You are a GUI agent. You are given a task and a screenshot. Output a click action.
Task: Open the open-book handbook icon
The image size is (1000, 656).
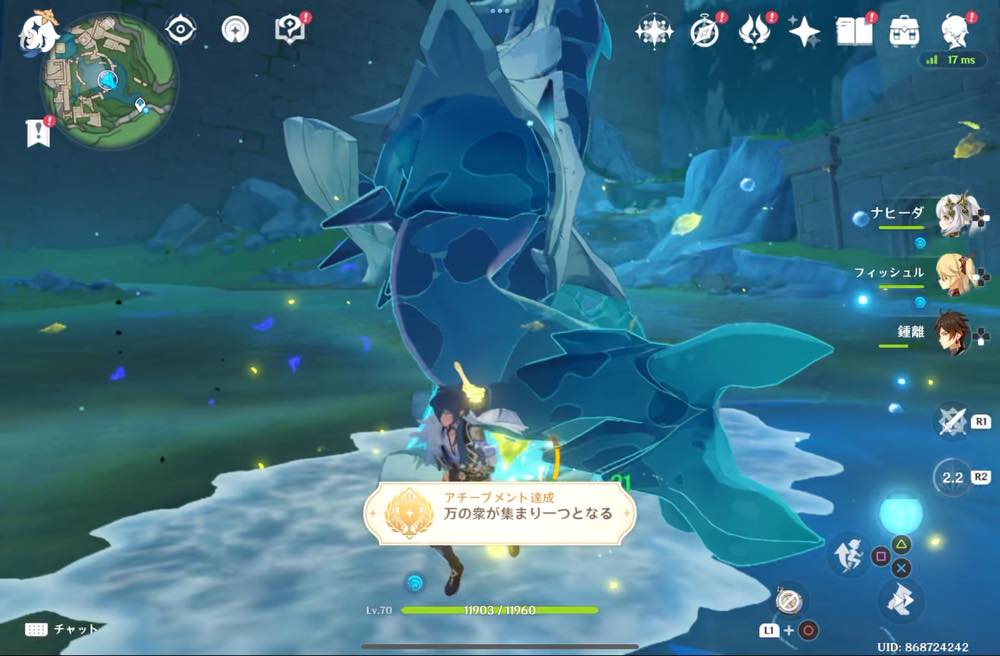(x=855, y=31)
